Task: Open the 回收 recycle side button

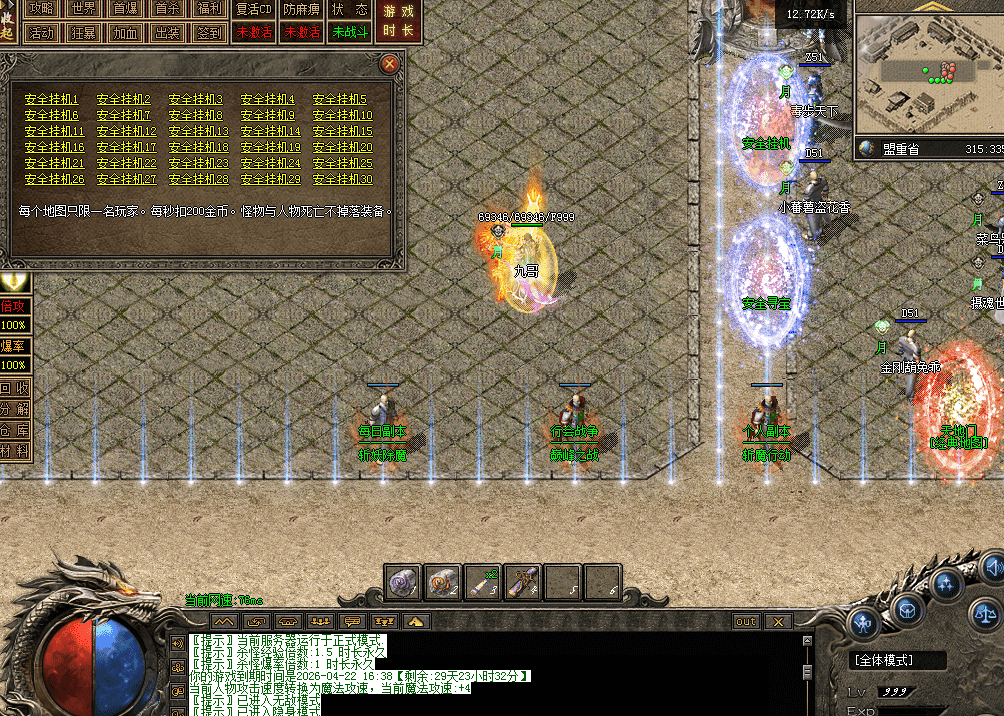Action: click(15, 388)
